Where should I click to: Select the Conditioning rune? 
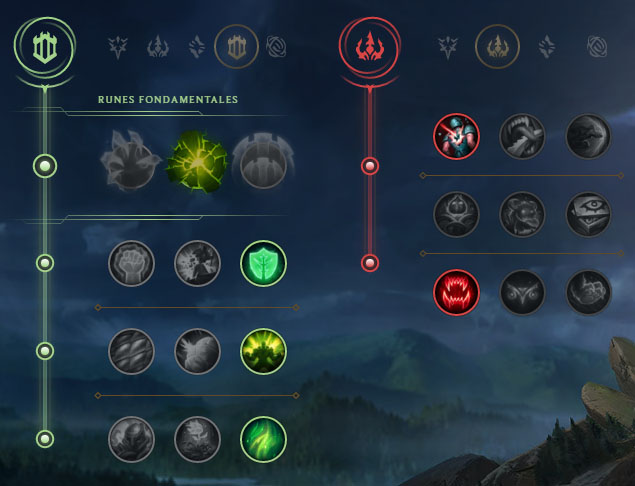click(131, 351)
